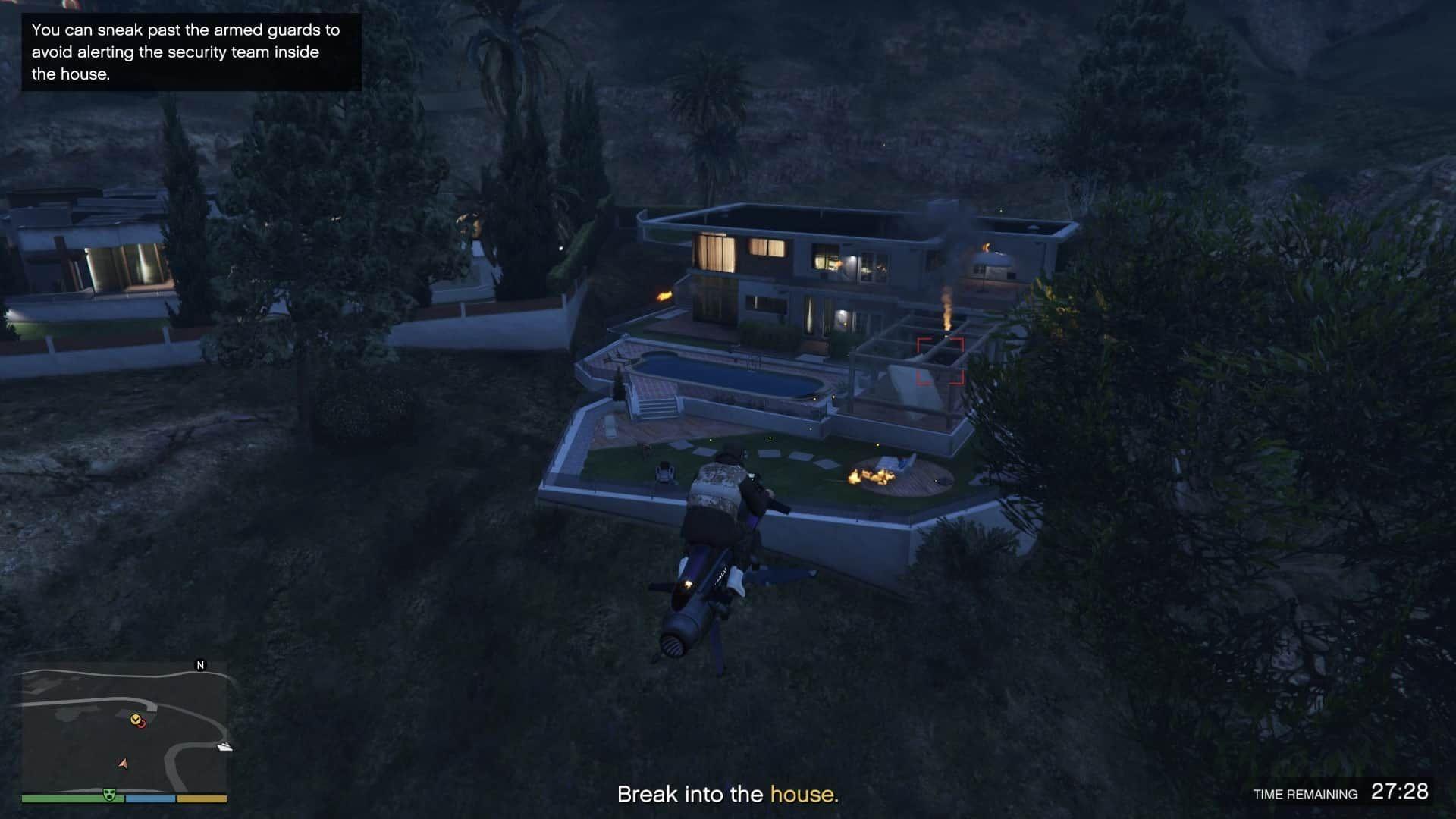Image resolution: width=1456 pixels, height=819 pixels.
Task: Click the green mask icon below the minimap
Action: (x=110, y=795)
